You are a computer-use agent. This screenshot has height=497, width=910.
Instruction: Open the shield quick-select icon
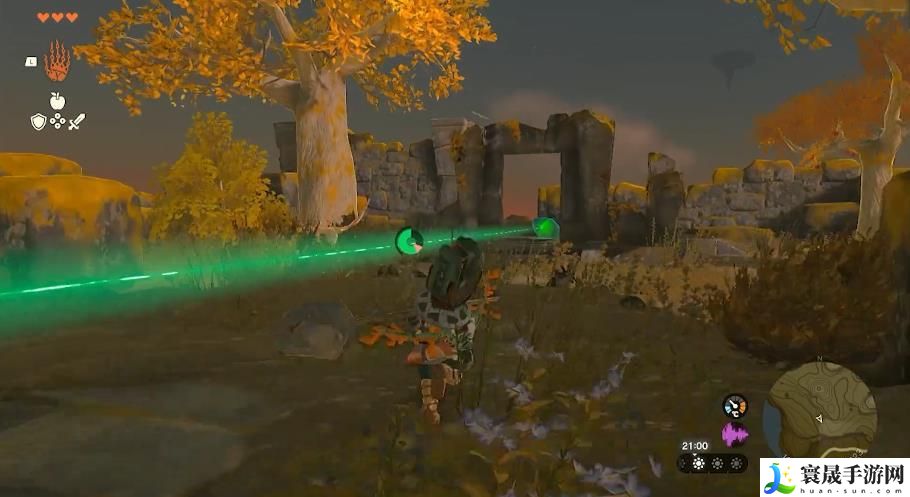pos(38,121)
